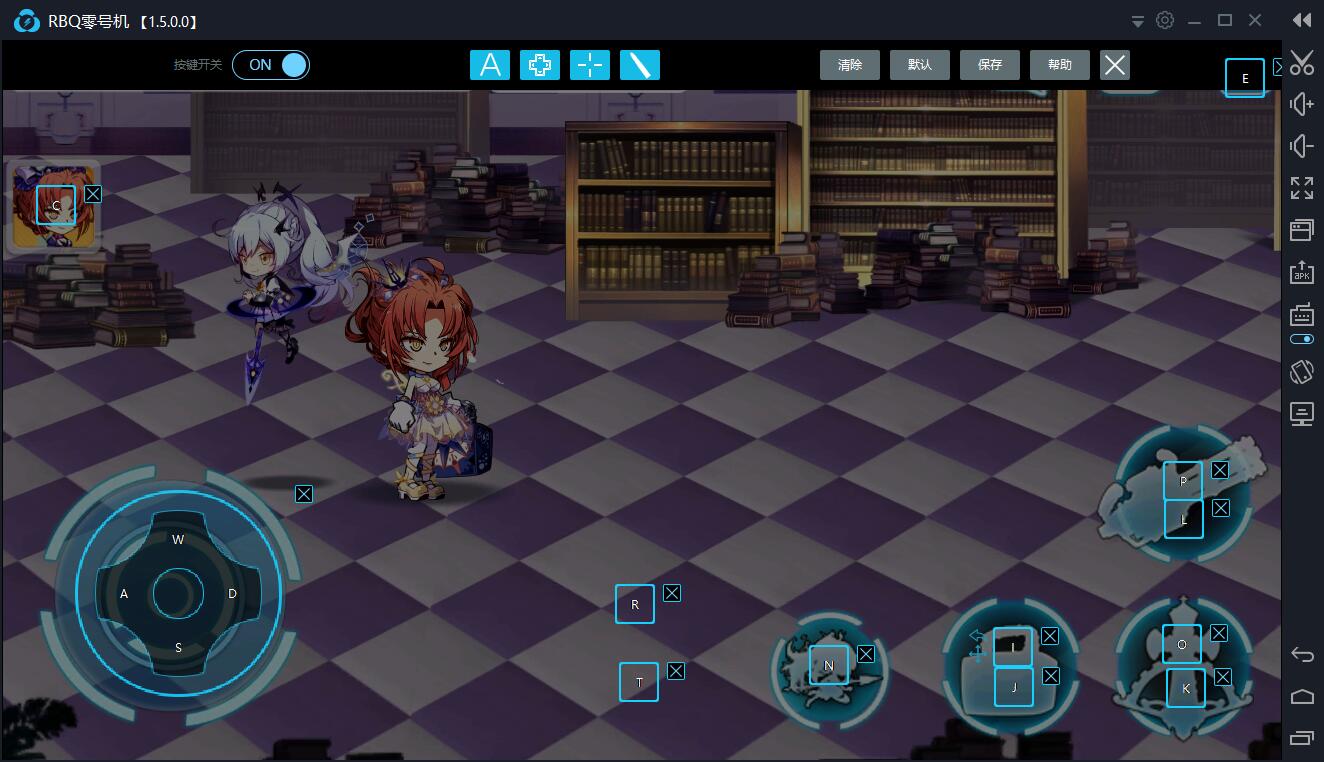Remove the R key mapping with its X
Viewport: 1324px width, 762px height.
tap(672, 593)
